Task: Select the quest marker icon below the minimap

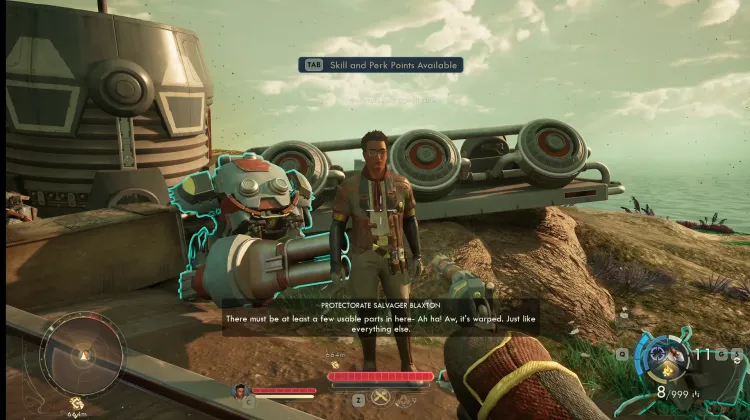Action: 76,403
